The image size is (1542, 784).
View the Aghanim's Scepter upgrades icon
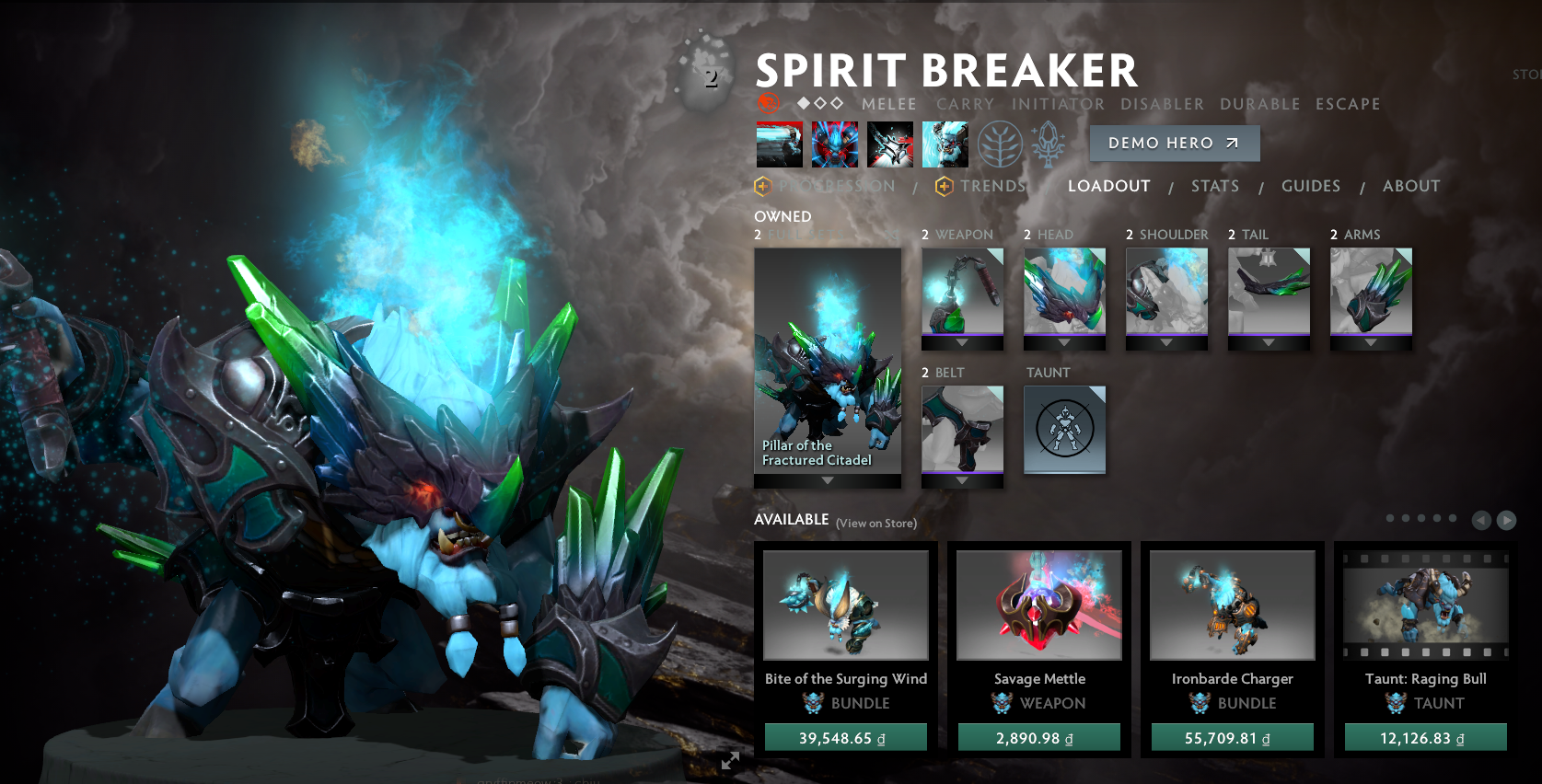coord(1049,144)
